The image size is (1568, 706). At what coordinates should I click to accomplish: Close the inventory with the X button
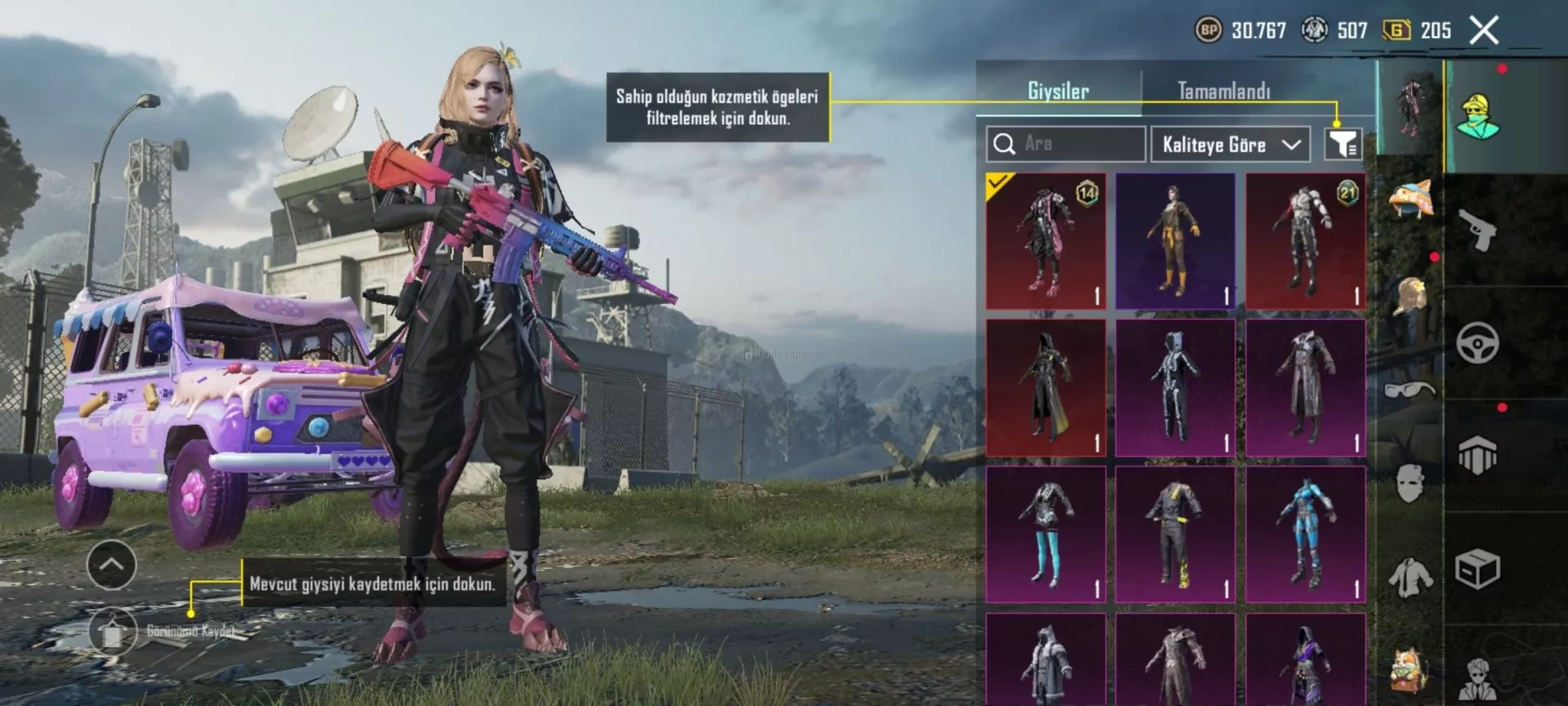click(1484, 31)
